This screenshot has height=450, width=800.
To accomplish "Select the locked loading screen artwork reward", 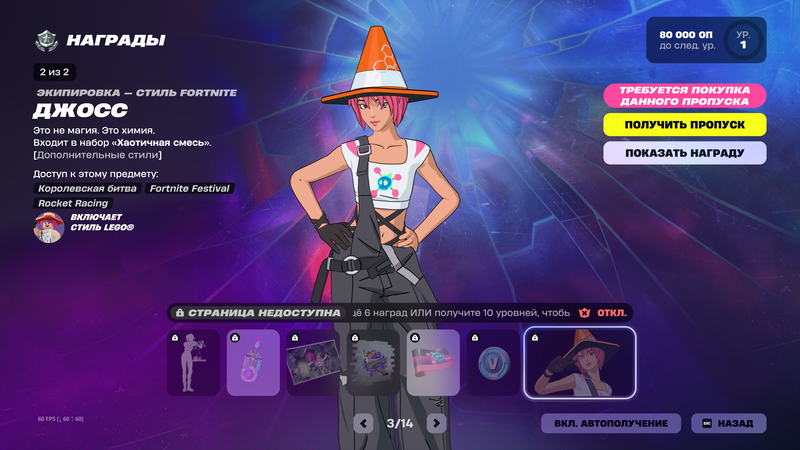I will tap(313, 363).
